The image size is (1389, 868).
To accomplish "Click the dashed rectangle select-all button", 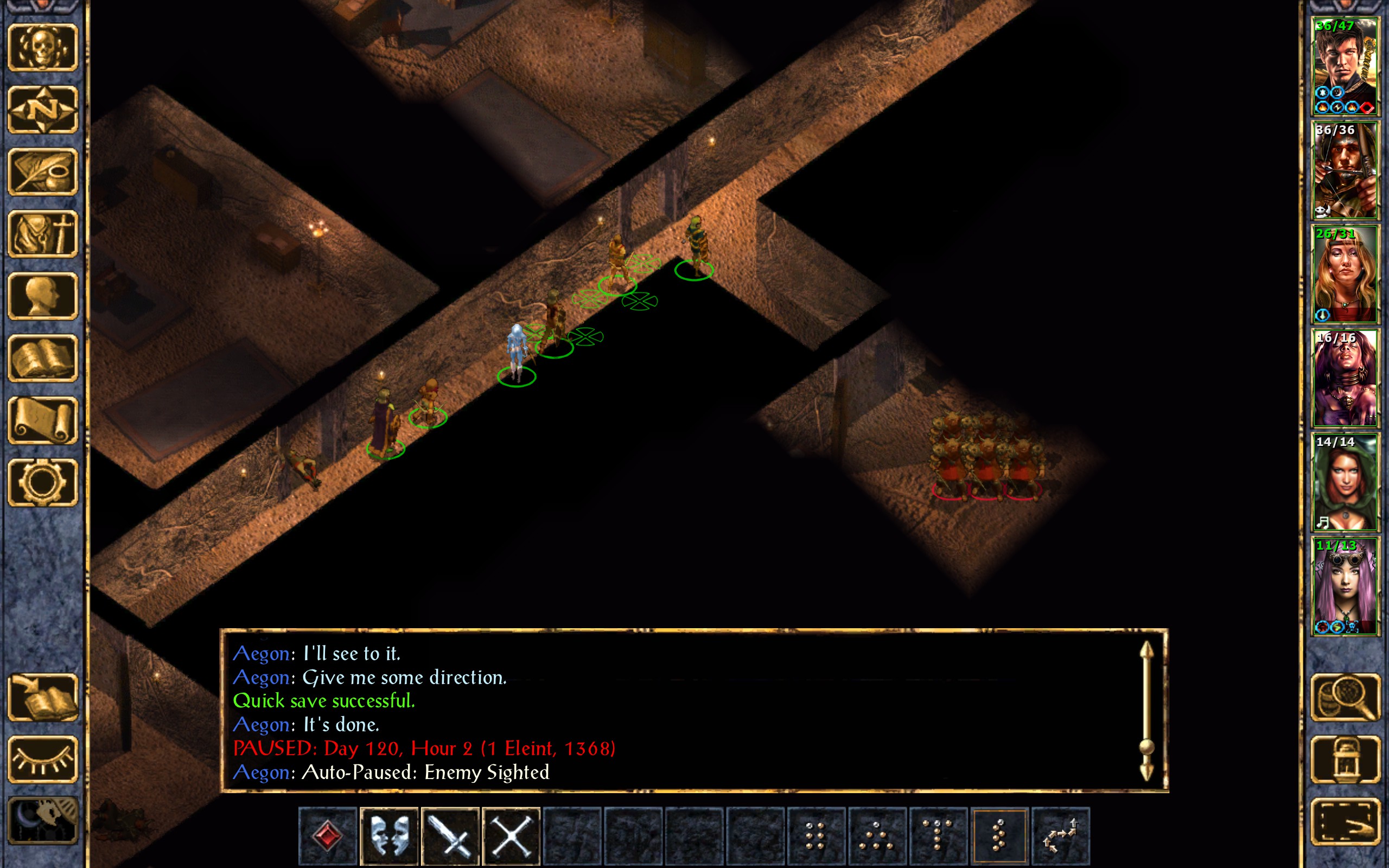I will click(x=1345, y=821).
